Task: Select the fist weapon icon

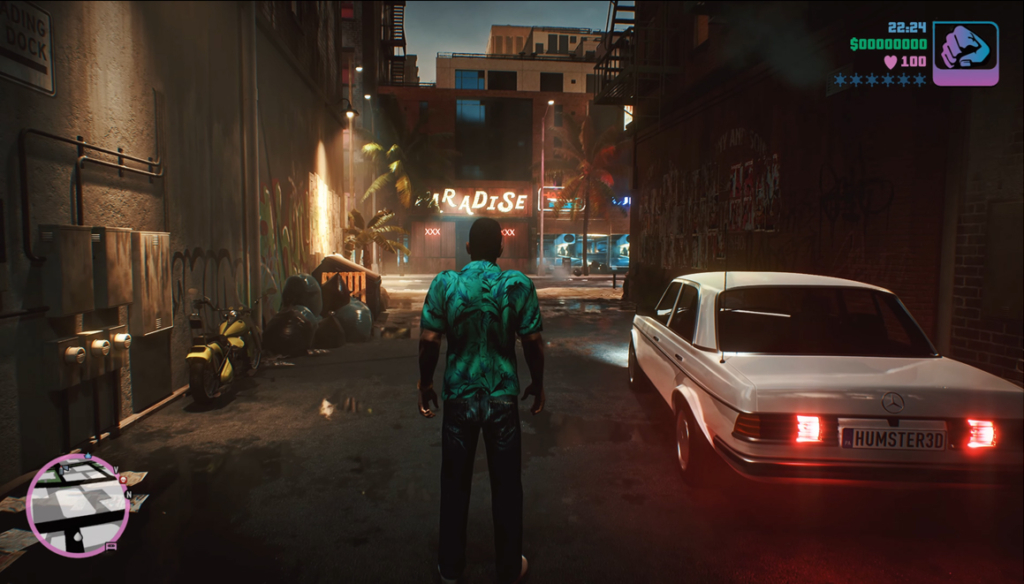Action: (x=965, y=53)
